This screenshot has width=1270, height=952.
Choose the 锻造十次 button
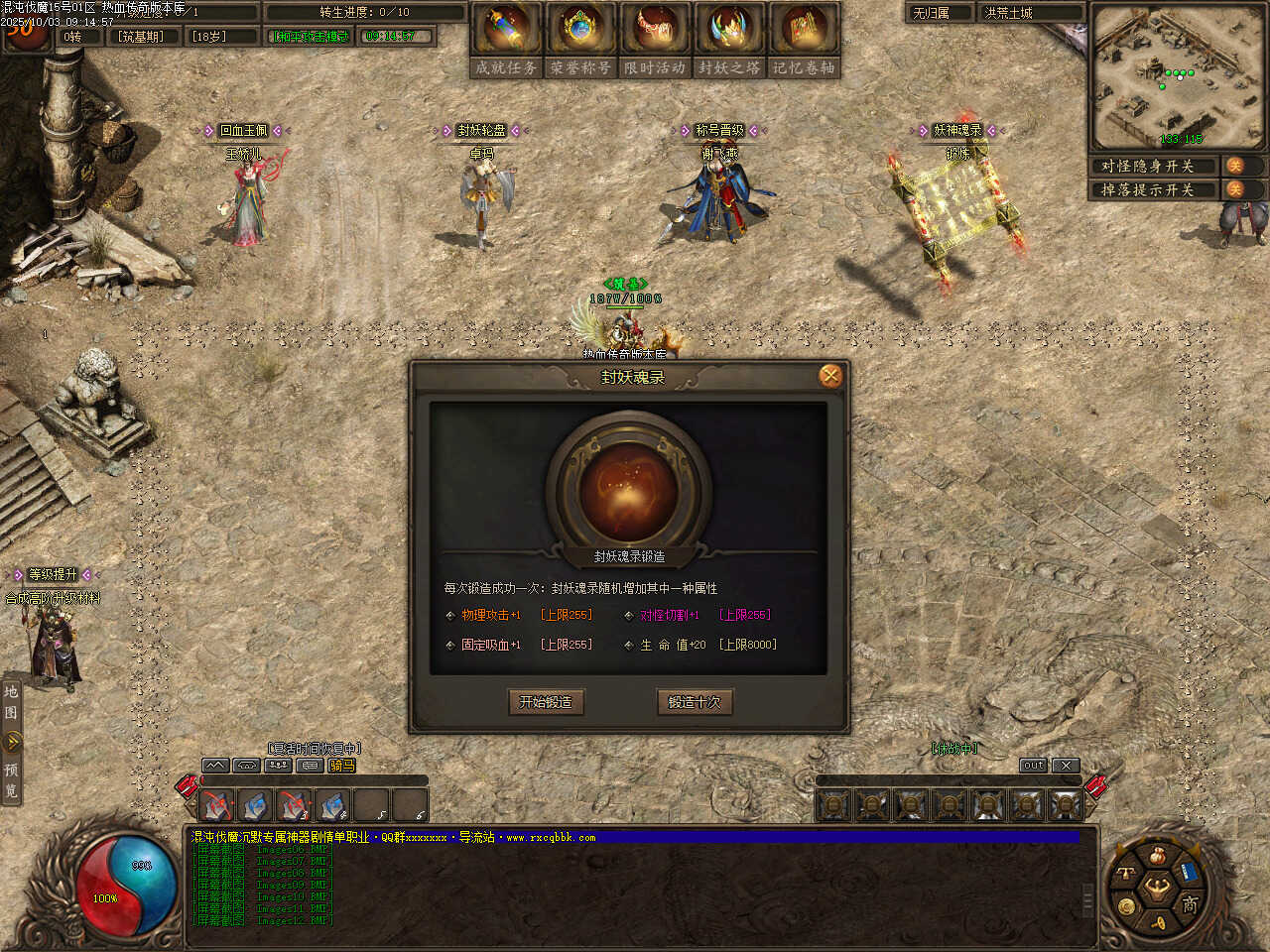[695, 702]
